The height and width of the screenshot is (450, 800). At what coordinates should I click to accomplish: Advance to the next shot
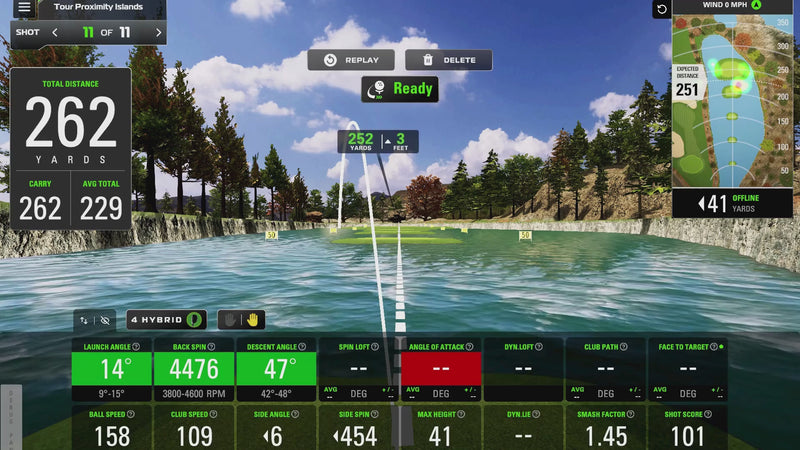tap(158, 33)
